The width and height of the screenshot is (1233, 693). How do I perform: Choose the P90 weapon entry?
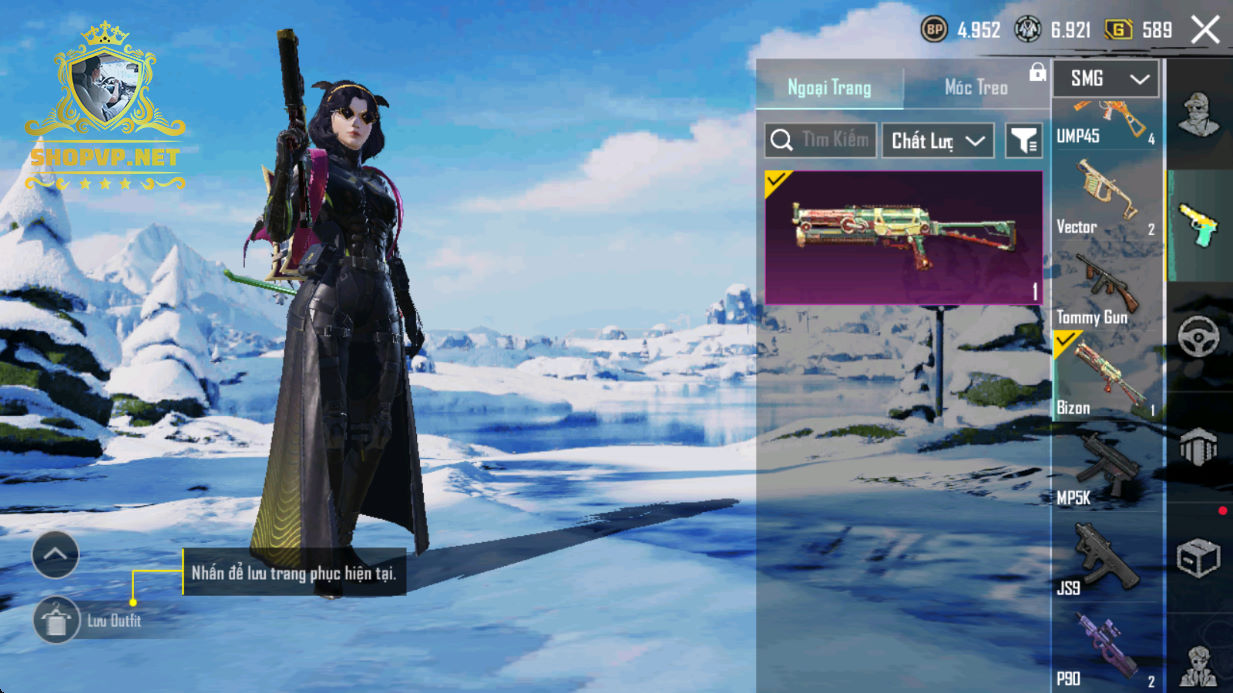point(1106,650)
